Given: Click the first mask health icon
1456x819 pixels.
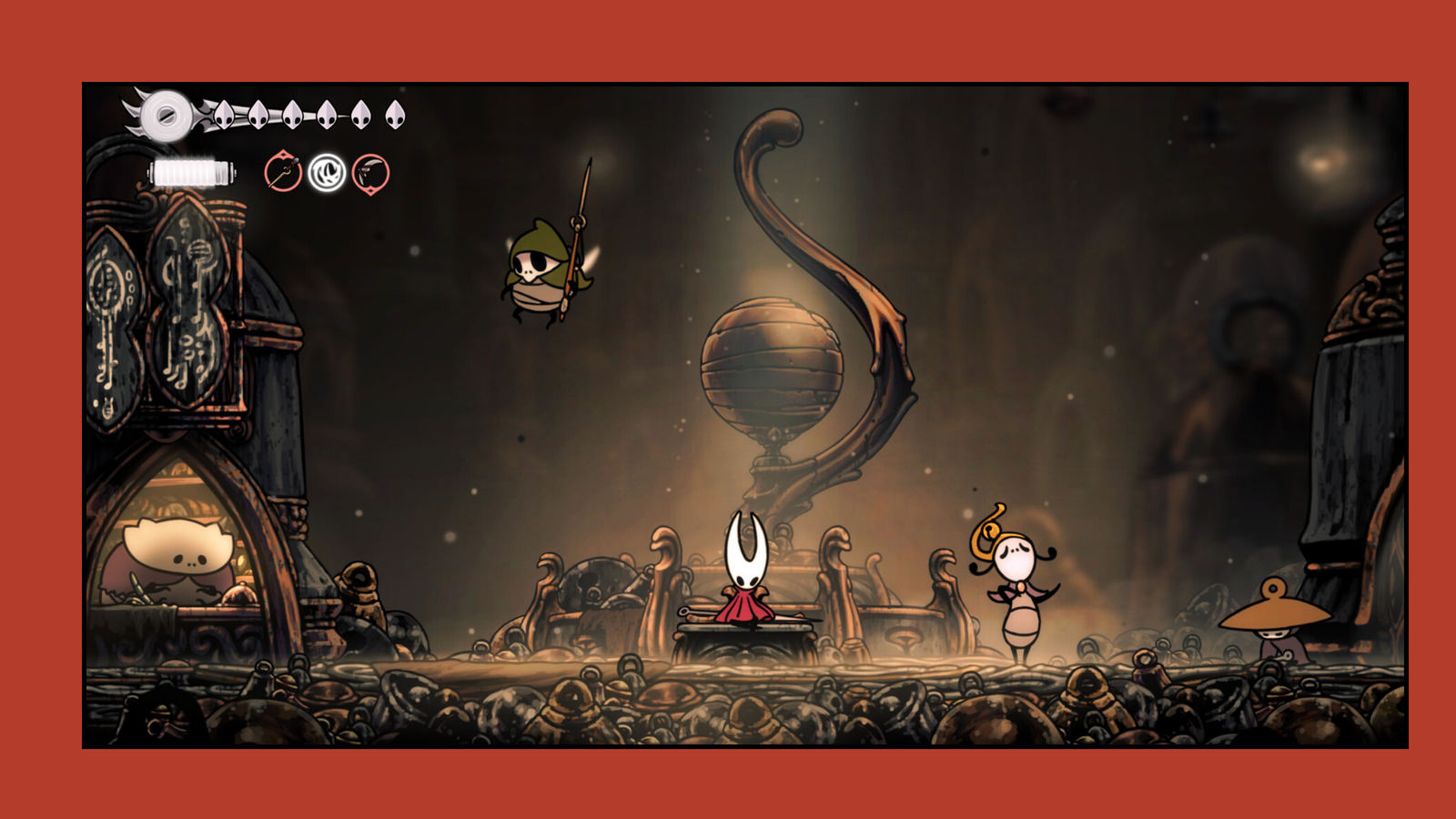Looking at the screenshot, I should [x=224, y=116].
